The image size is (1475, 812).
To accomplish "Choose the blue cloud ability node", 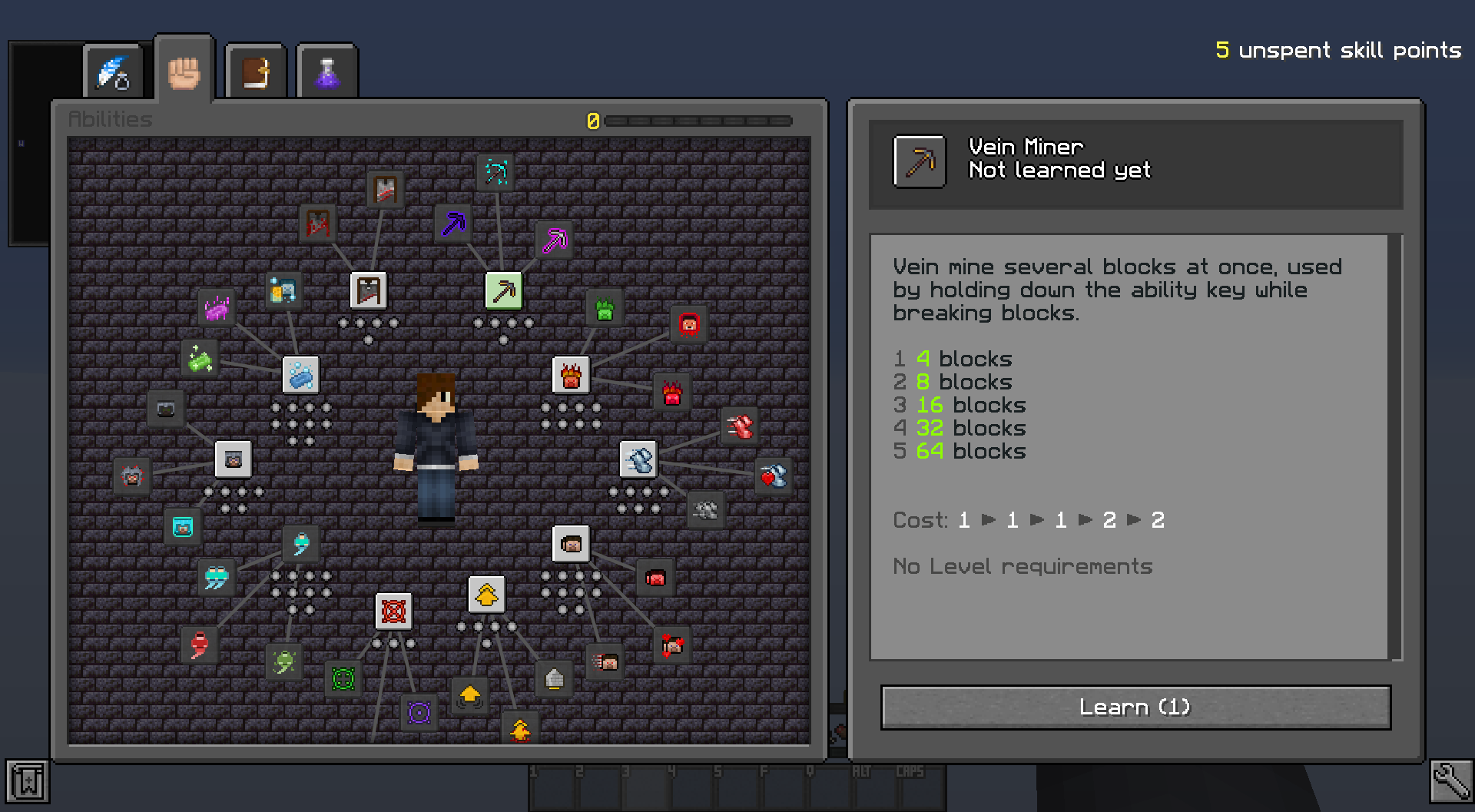I will [300, 376].
